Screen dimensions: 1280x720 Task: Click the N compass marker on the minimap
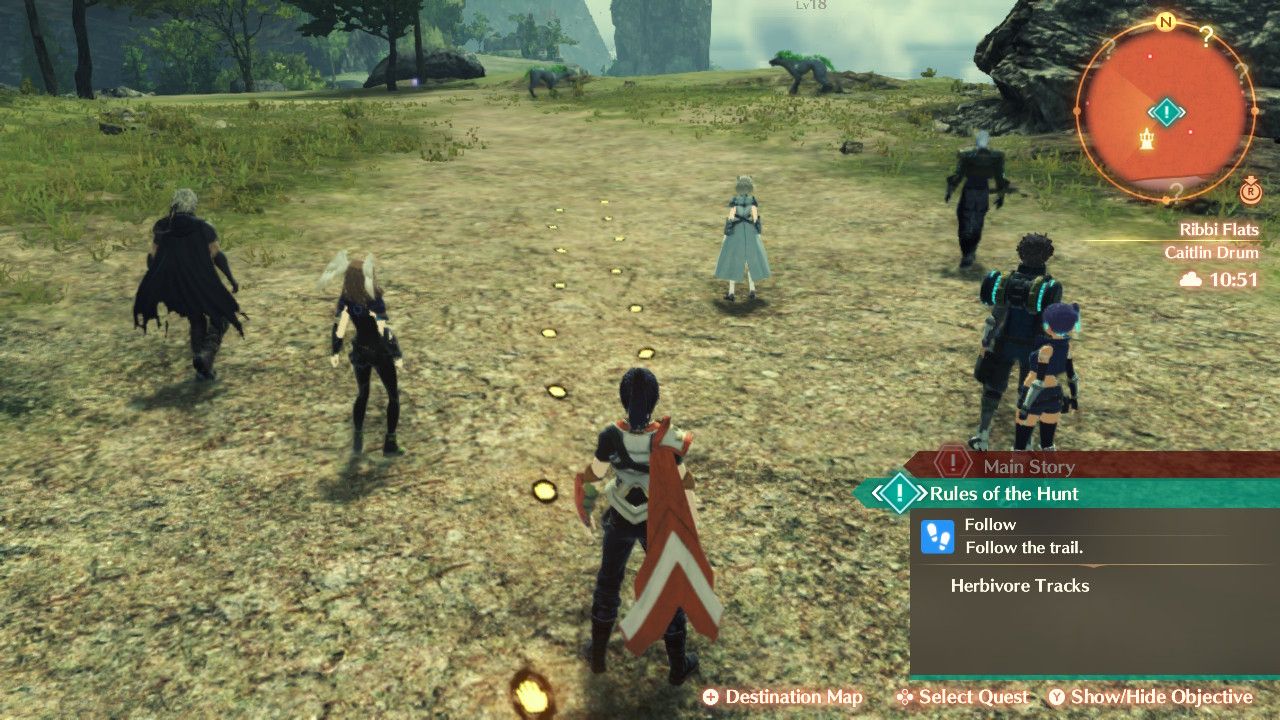pyautogui.click(x=1166, y=21)
